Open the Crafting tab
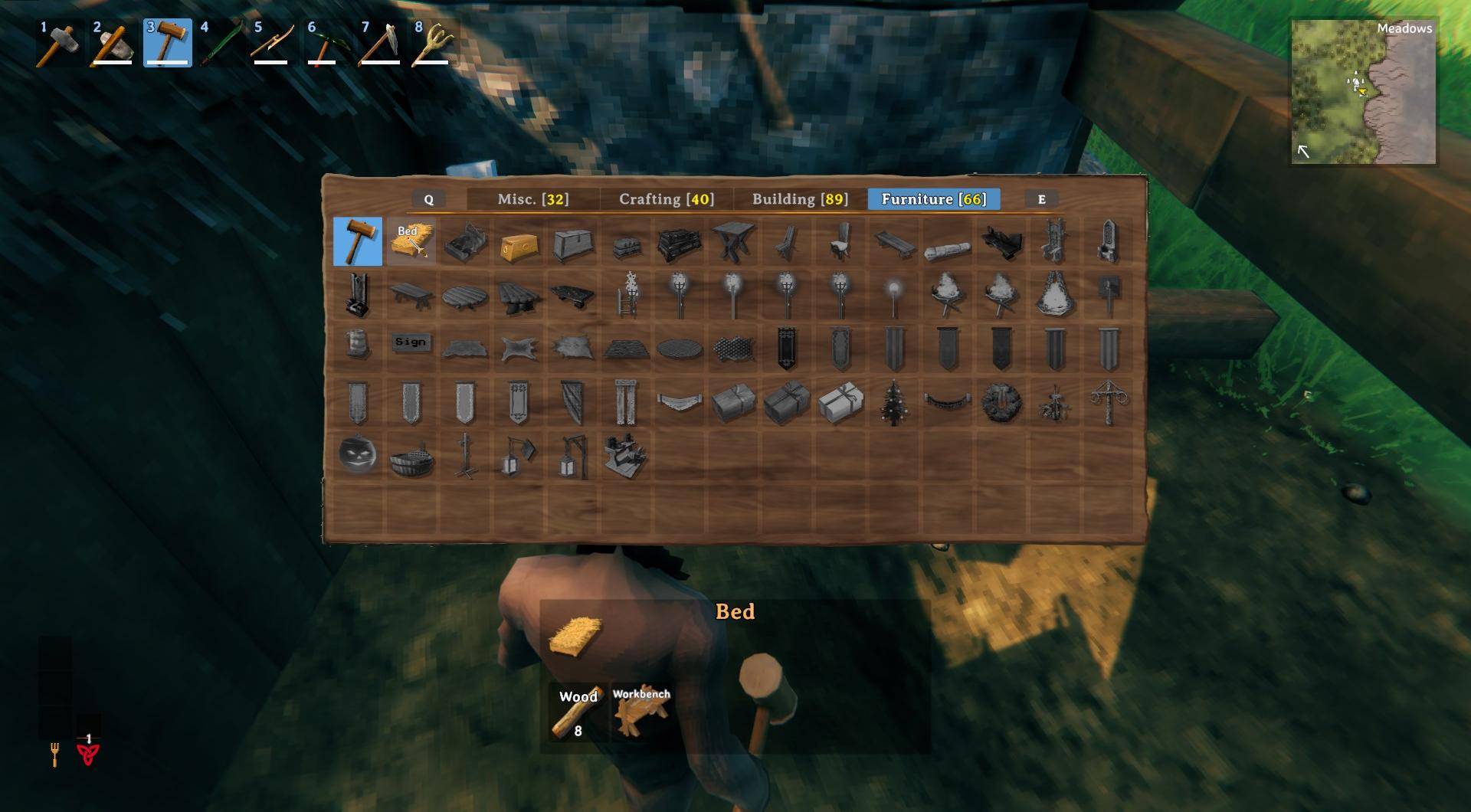Screen dimensions: 1471x812 (x=666, y=199)
